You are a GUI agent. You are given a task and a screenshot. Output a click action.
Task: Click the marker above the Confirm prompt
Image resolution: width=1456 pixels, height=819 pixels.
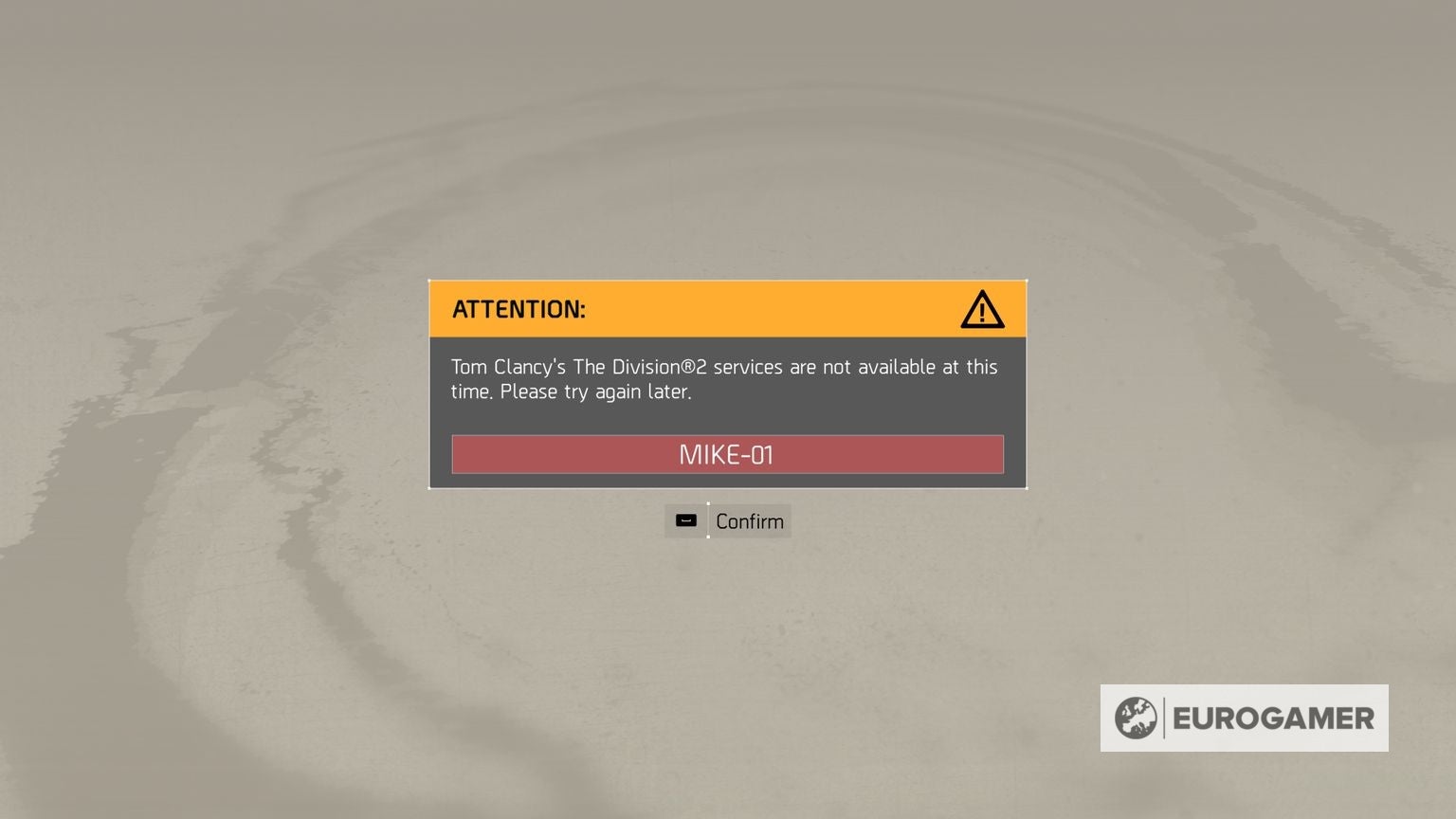point(707,504)
